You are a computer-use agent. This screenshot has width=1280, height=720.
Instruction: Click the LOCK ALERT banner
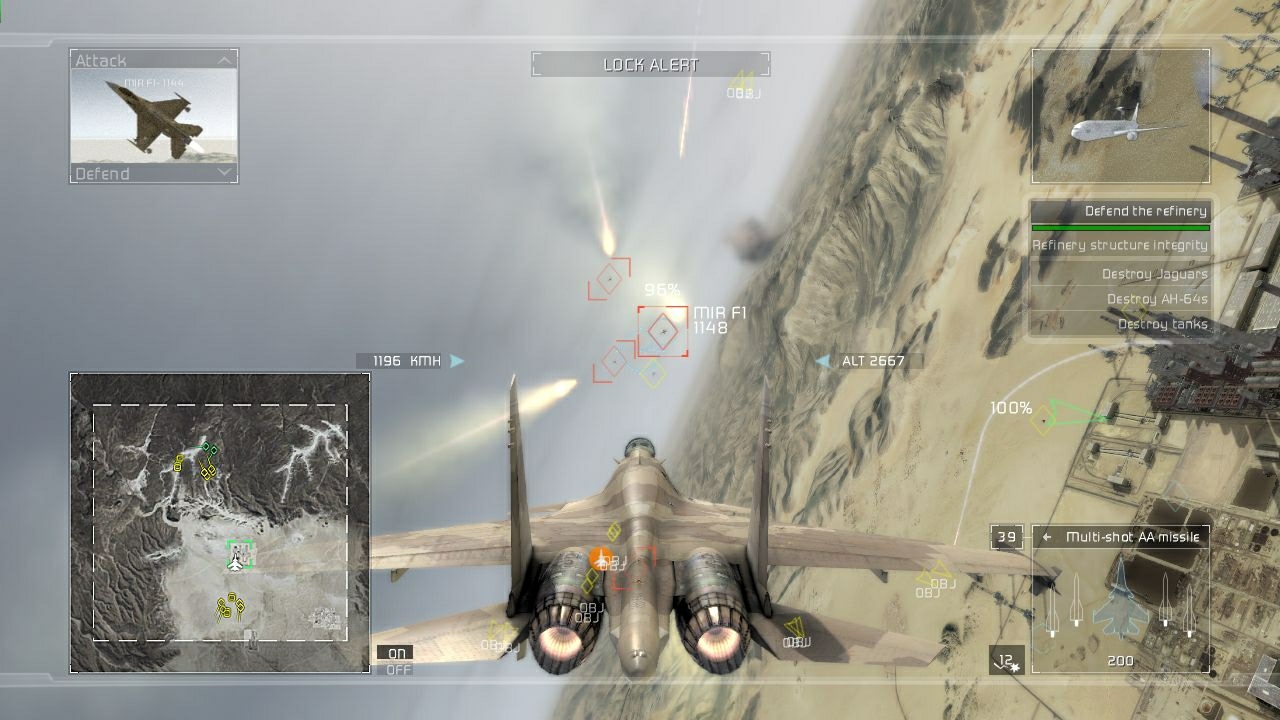click(x=651, y=64)
